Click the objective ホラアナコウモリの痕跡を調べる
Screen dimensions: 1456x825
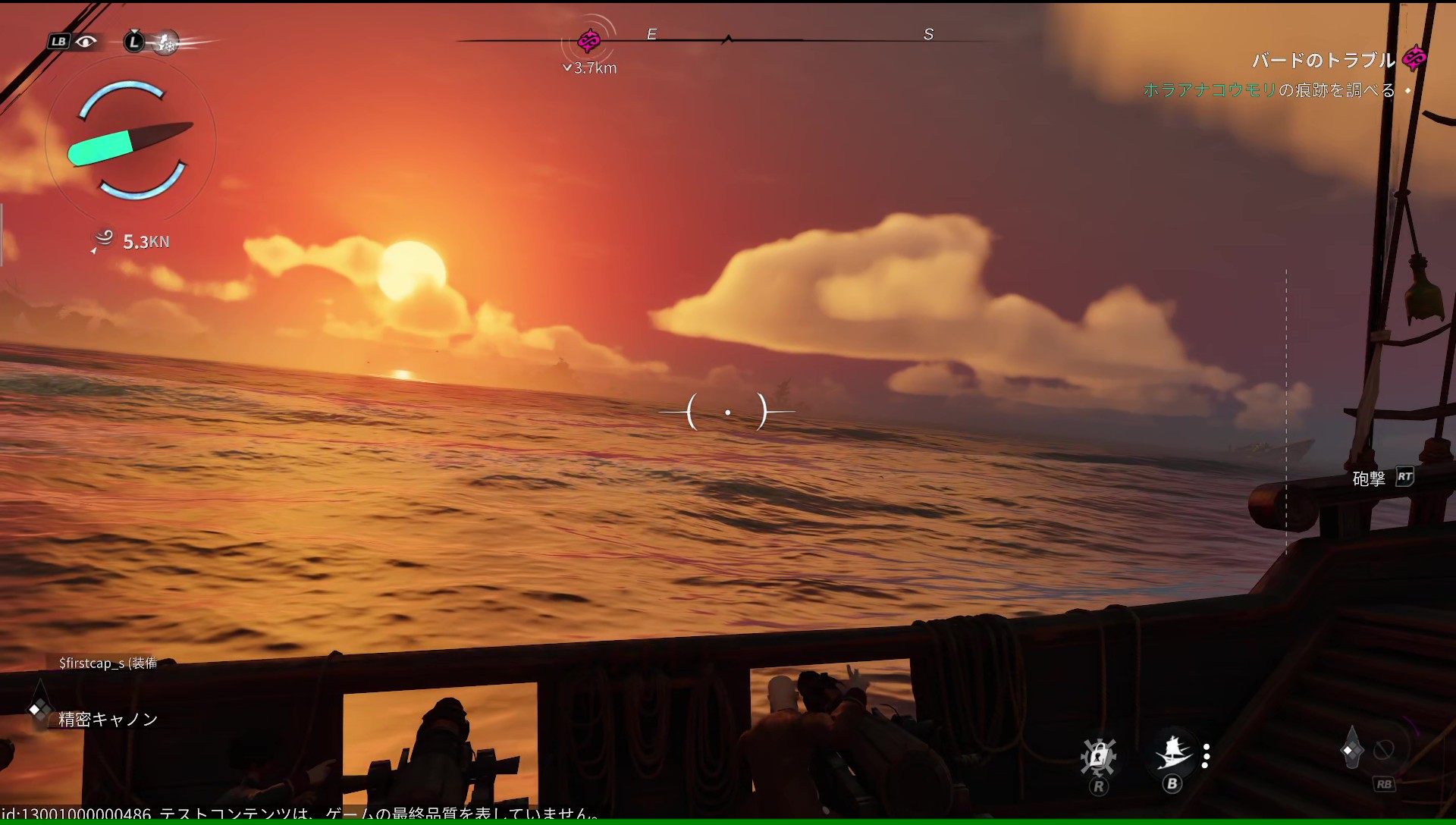tap(1269, 90)
